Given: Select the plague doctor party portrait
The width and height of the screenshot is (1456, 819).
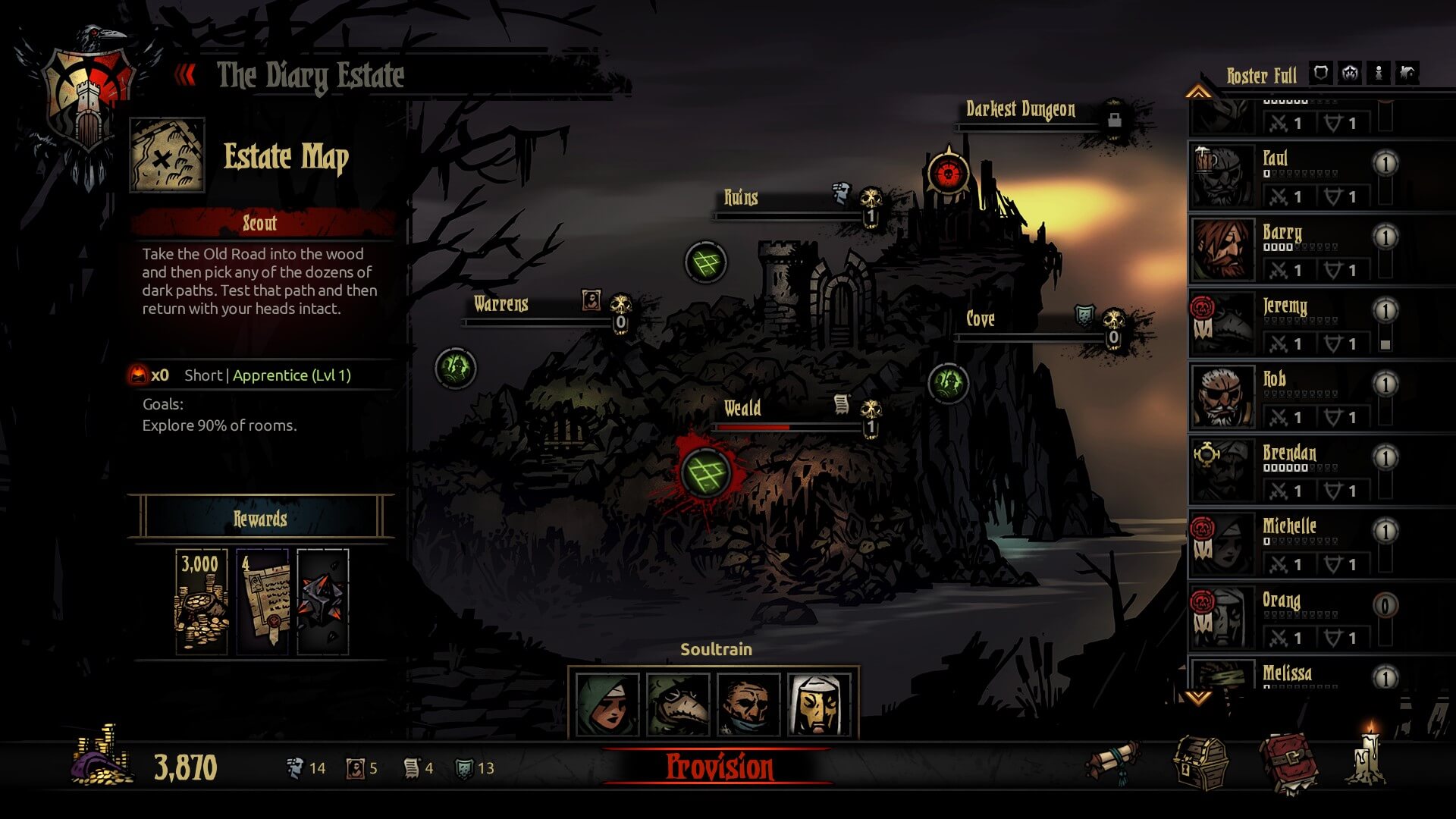Looking at the screenshot, I should coord(678,705).
